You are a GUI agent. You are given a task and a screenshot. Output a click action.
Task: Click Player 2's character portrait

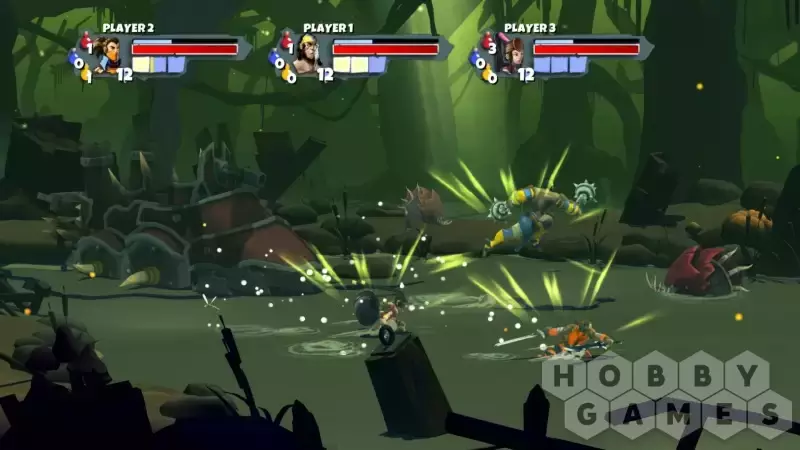(x=108, y=55)
